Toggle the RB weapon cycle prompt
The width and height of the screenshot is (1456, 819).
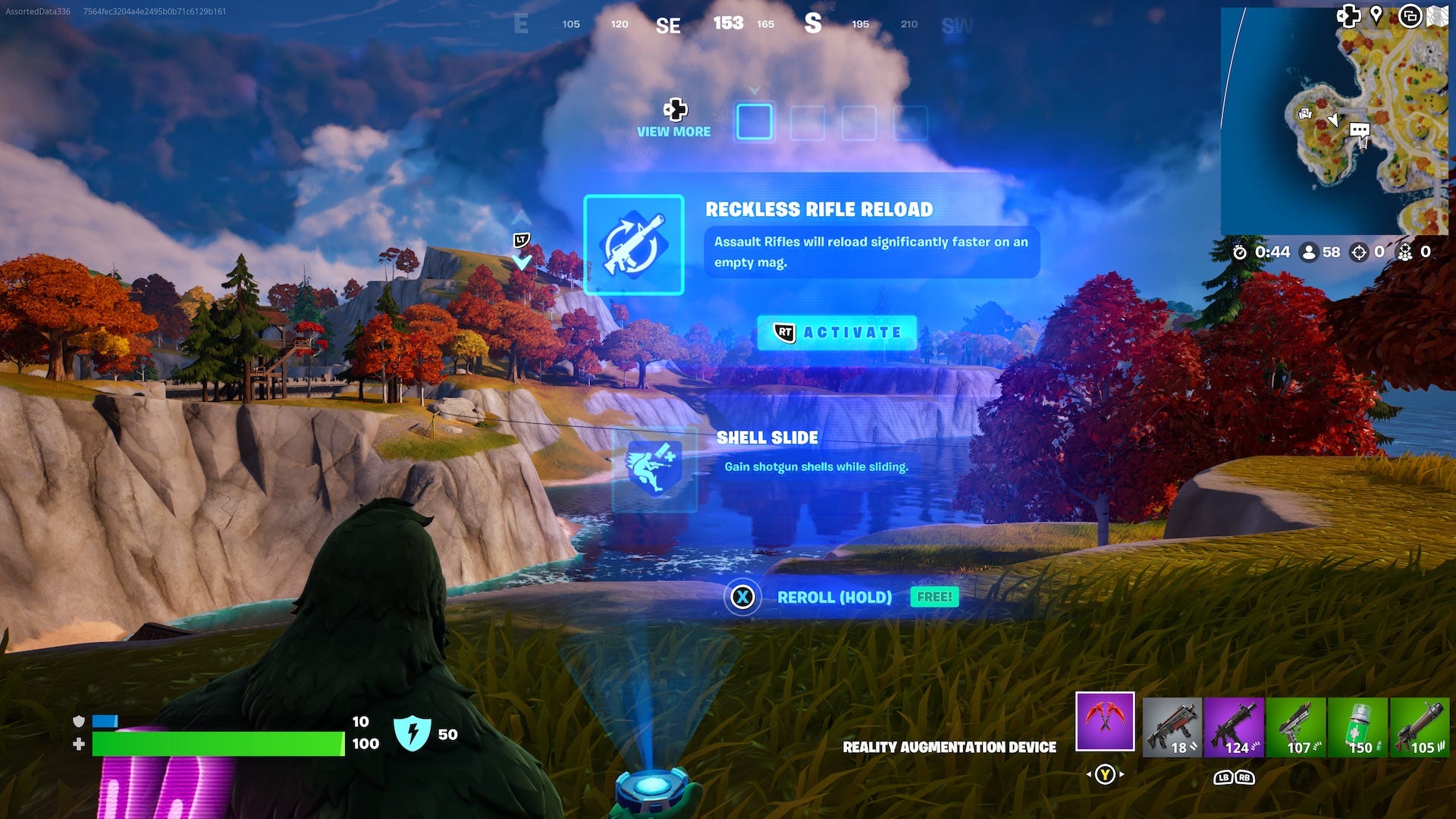pyautogui.click(x=1245, y=778)
